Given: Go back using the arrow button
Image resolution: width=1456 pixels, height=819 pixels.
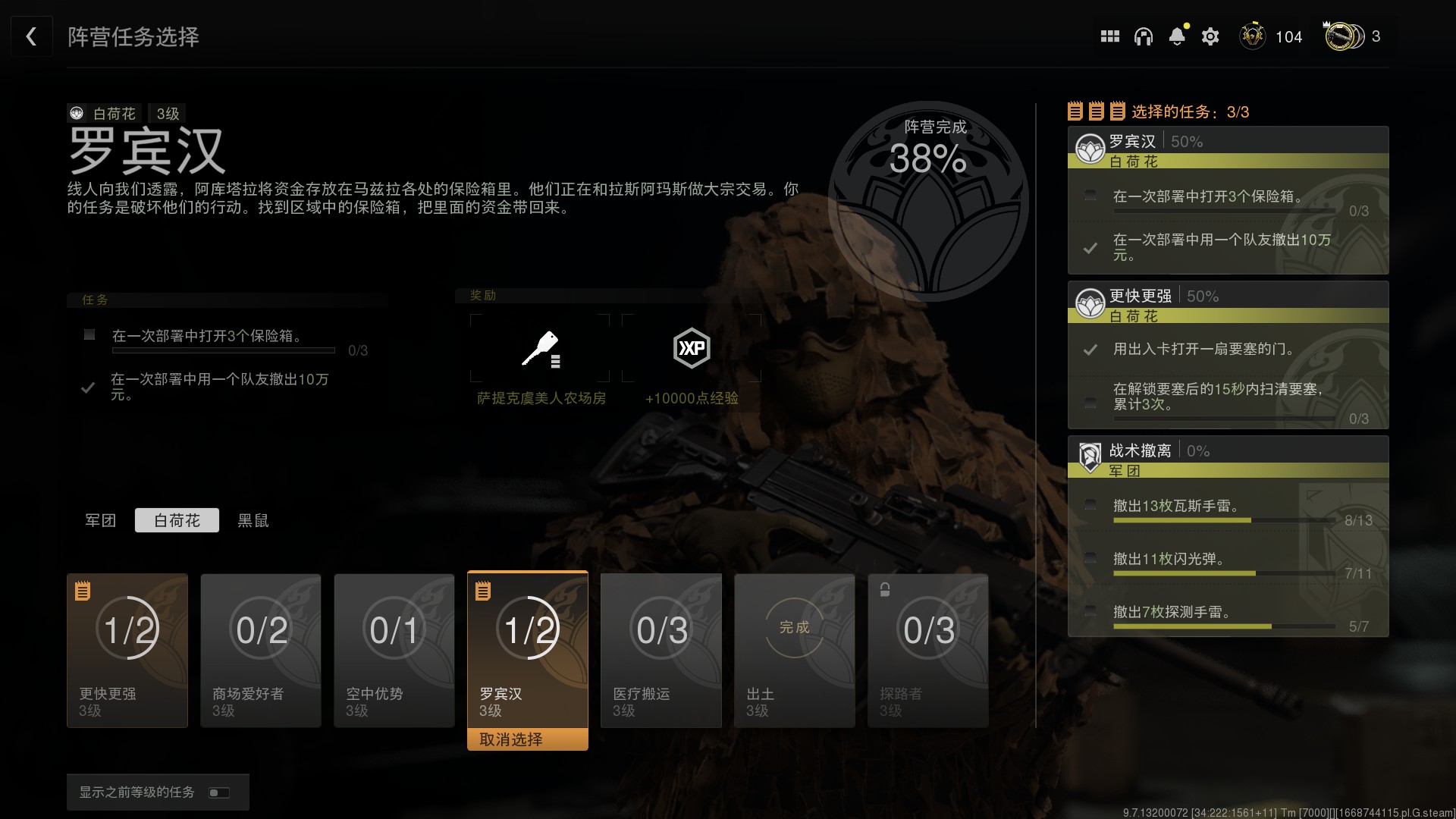Looking at the screenshot, I should (x=31, y=36).
